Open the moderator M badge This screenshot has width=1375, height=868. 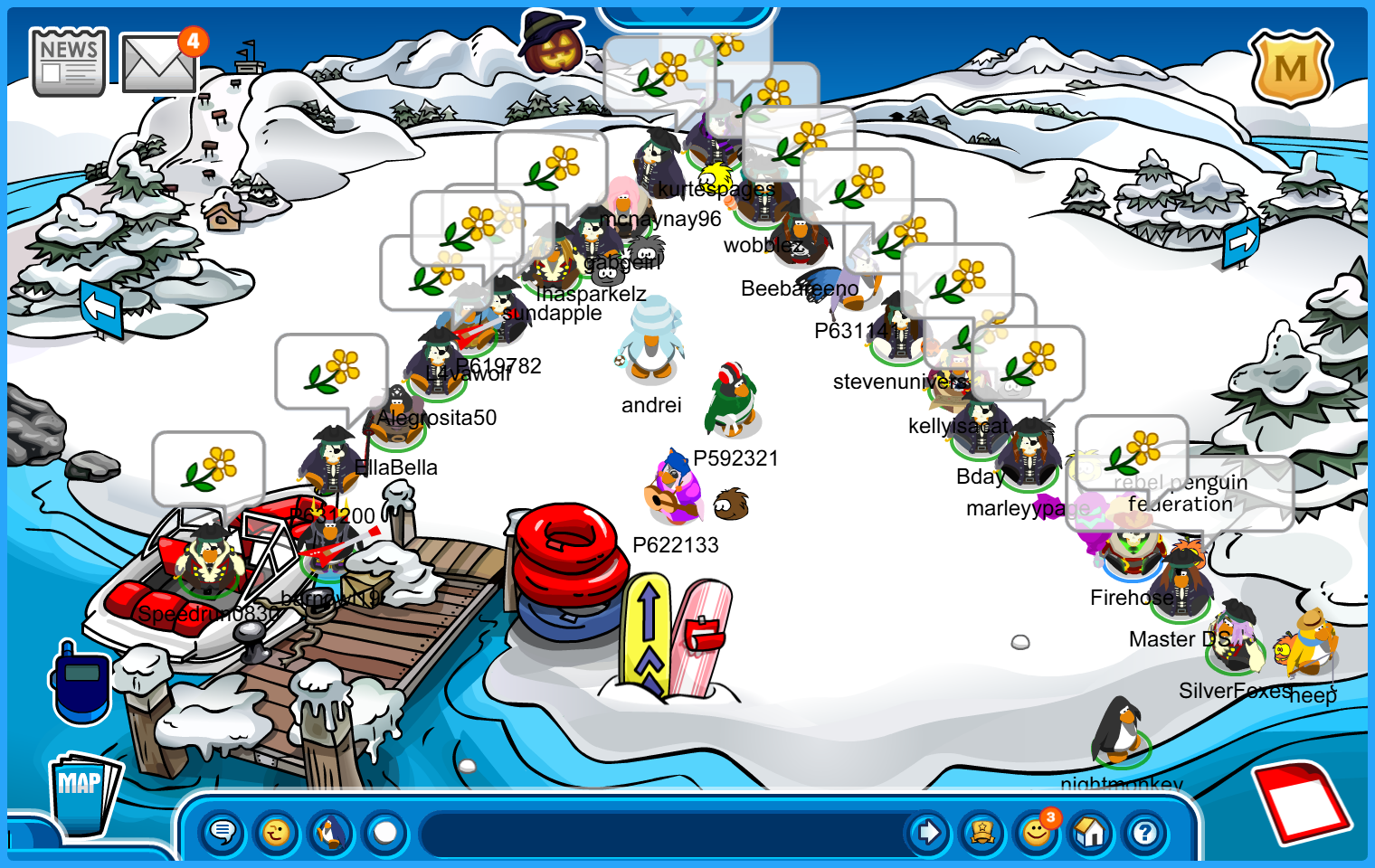[x=1290, y=68]
